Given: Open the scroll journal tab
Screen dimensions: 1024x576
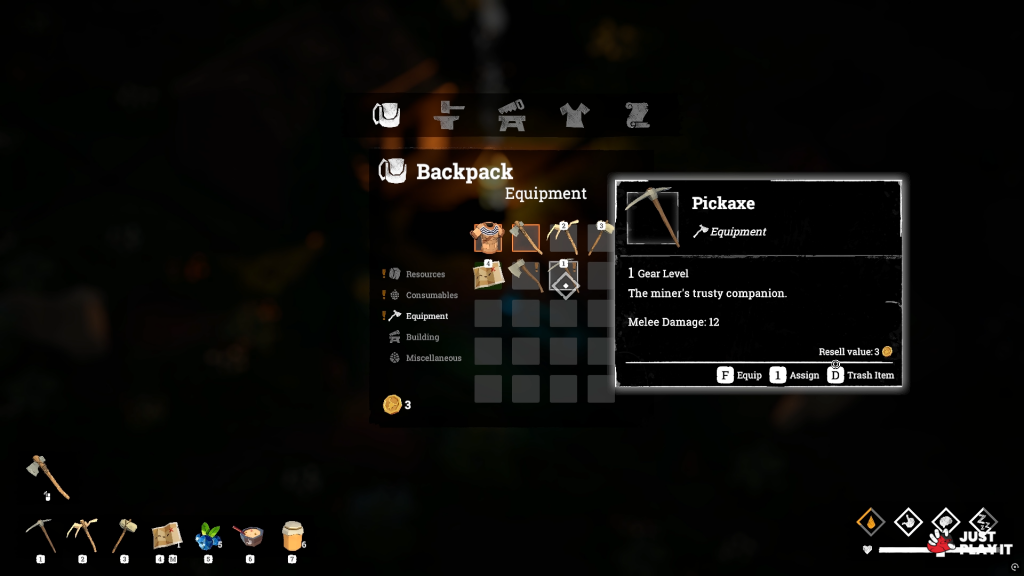Looking at the screenshot, I should click(x=637, y=116).
